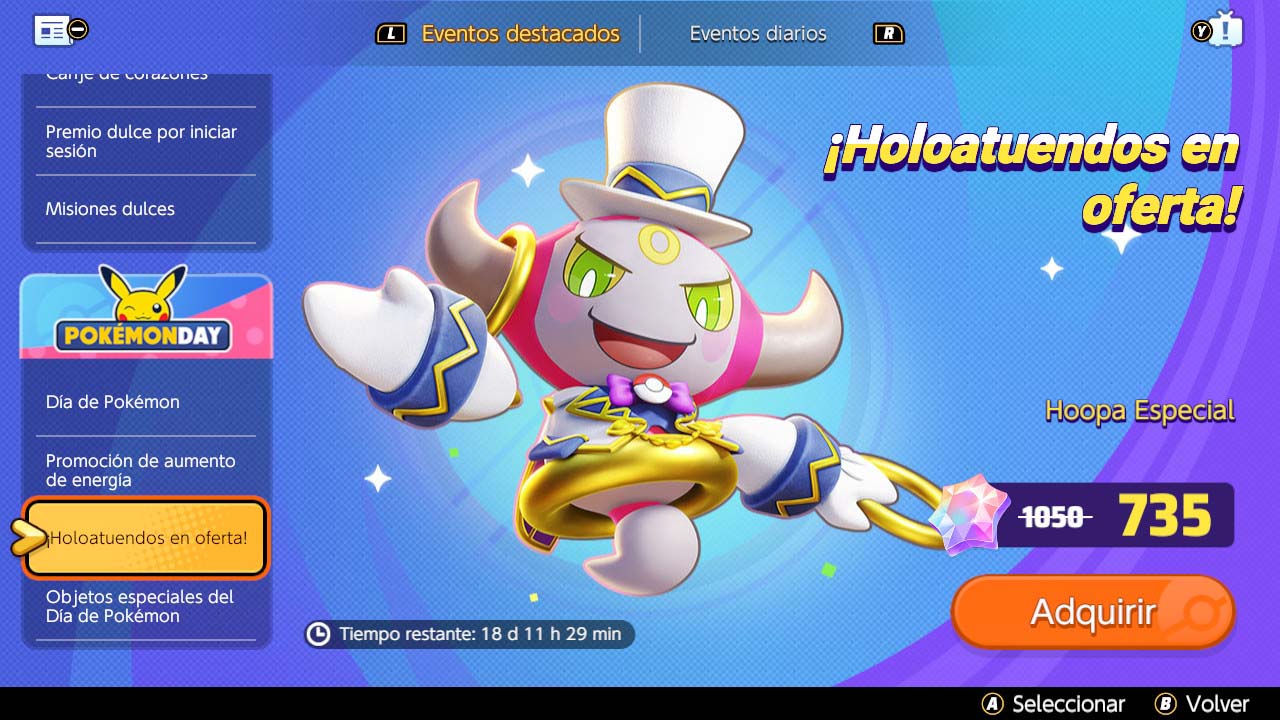The width and height of the screenshot is (1280, 720).
Task: Switch to the Eventos diarios tab
Action: click(757, 33)
